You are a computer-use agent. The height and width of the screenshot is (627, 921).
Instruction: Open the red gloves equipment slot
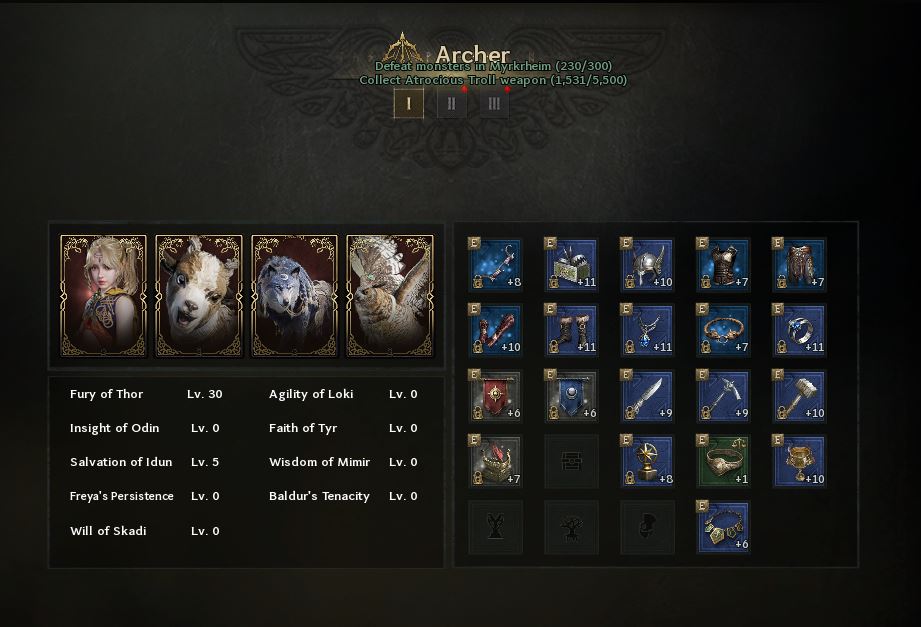tap(496, 330)
